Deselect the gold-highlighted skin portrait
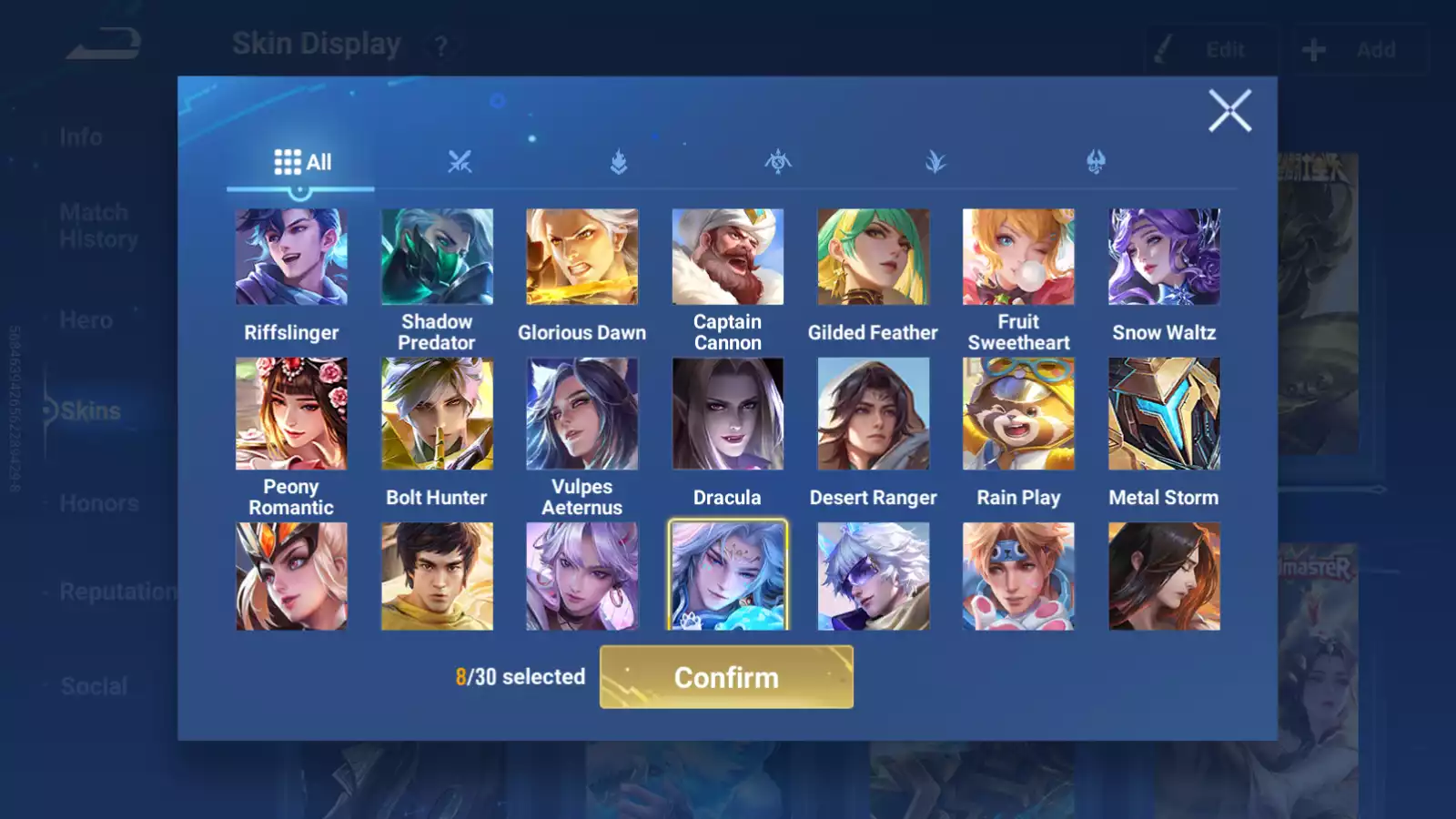 pyautogui.click(x=727, y=575)
